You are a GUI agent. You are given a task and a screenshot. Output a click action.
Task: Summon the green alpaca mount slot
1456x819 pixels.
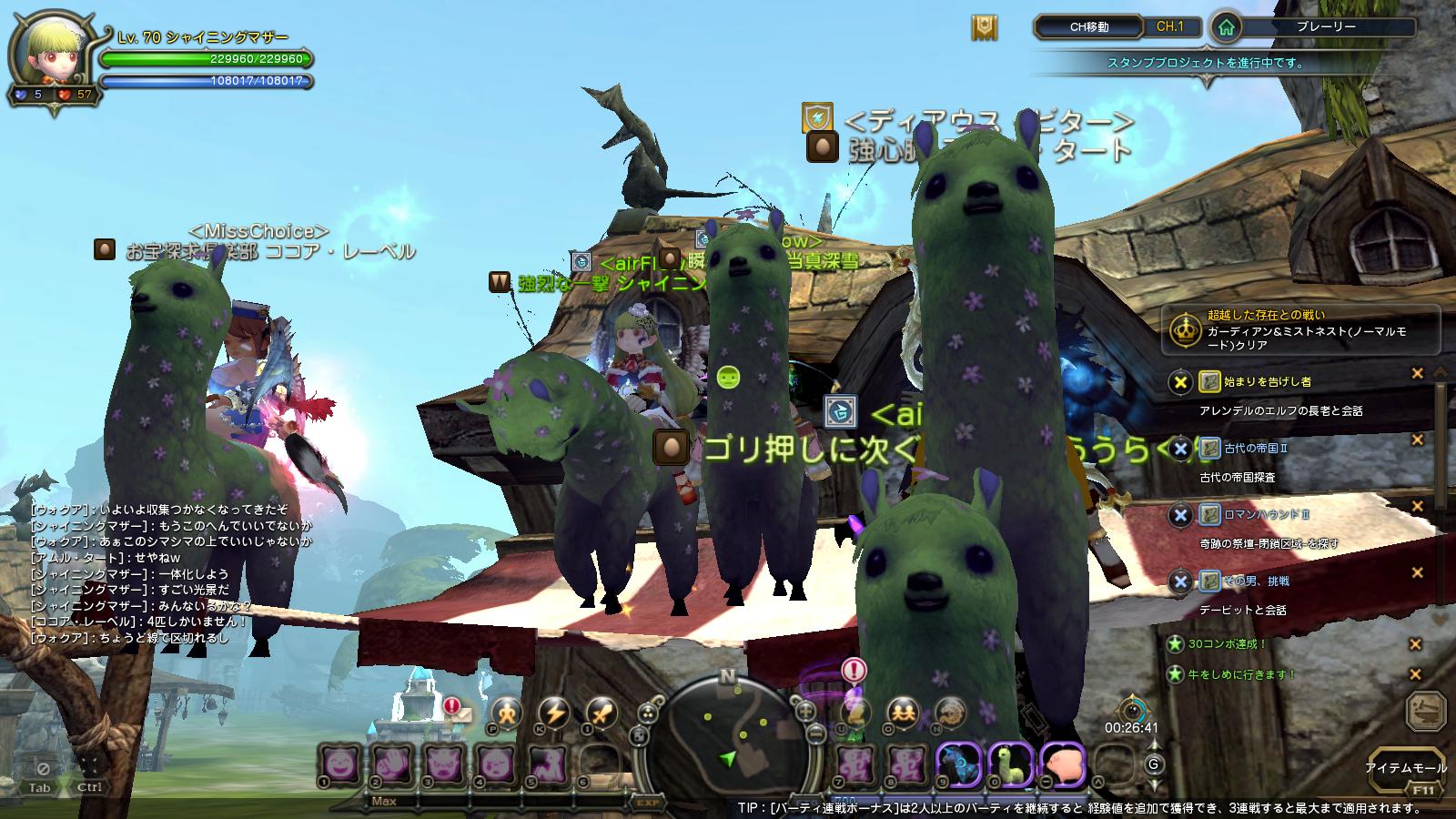pos(1010,764)
